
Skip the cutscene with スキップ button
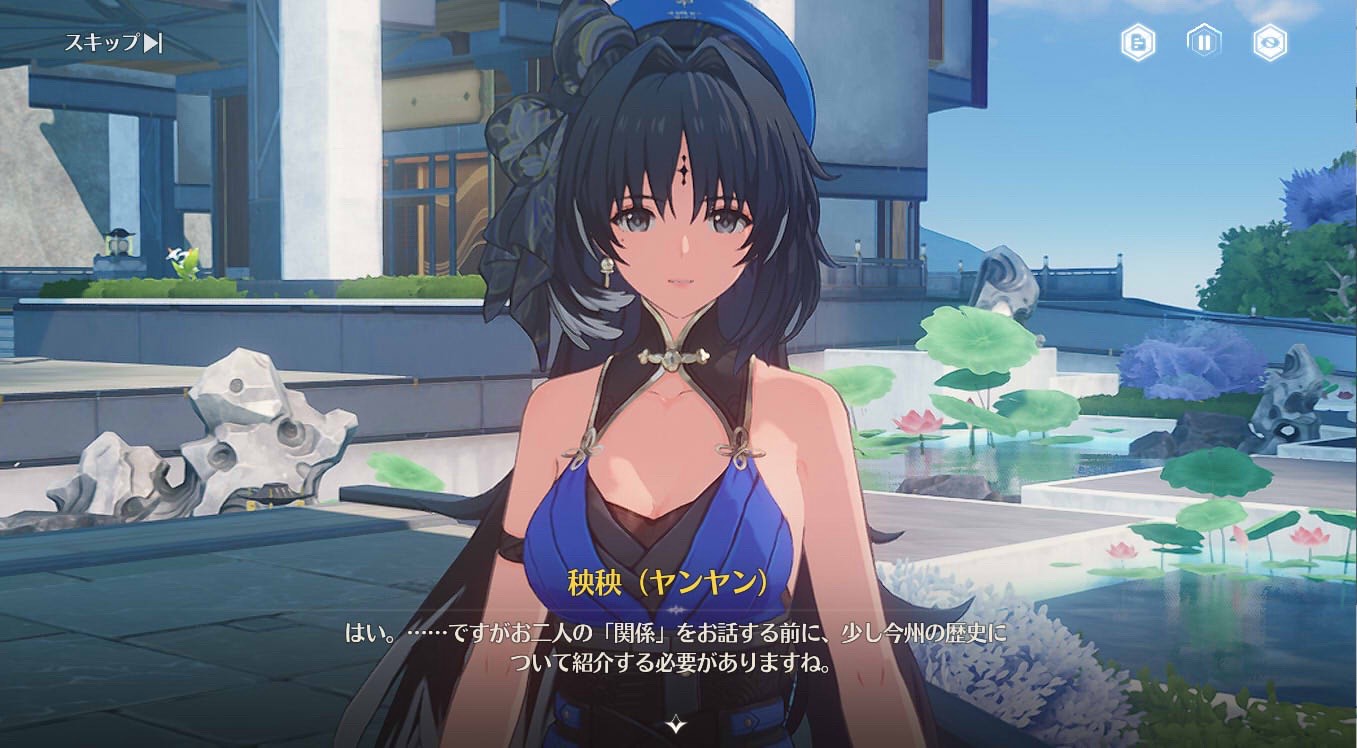tap(113, 43)
